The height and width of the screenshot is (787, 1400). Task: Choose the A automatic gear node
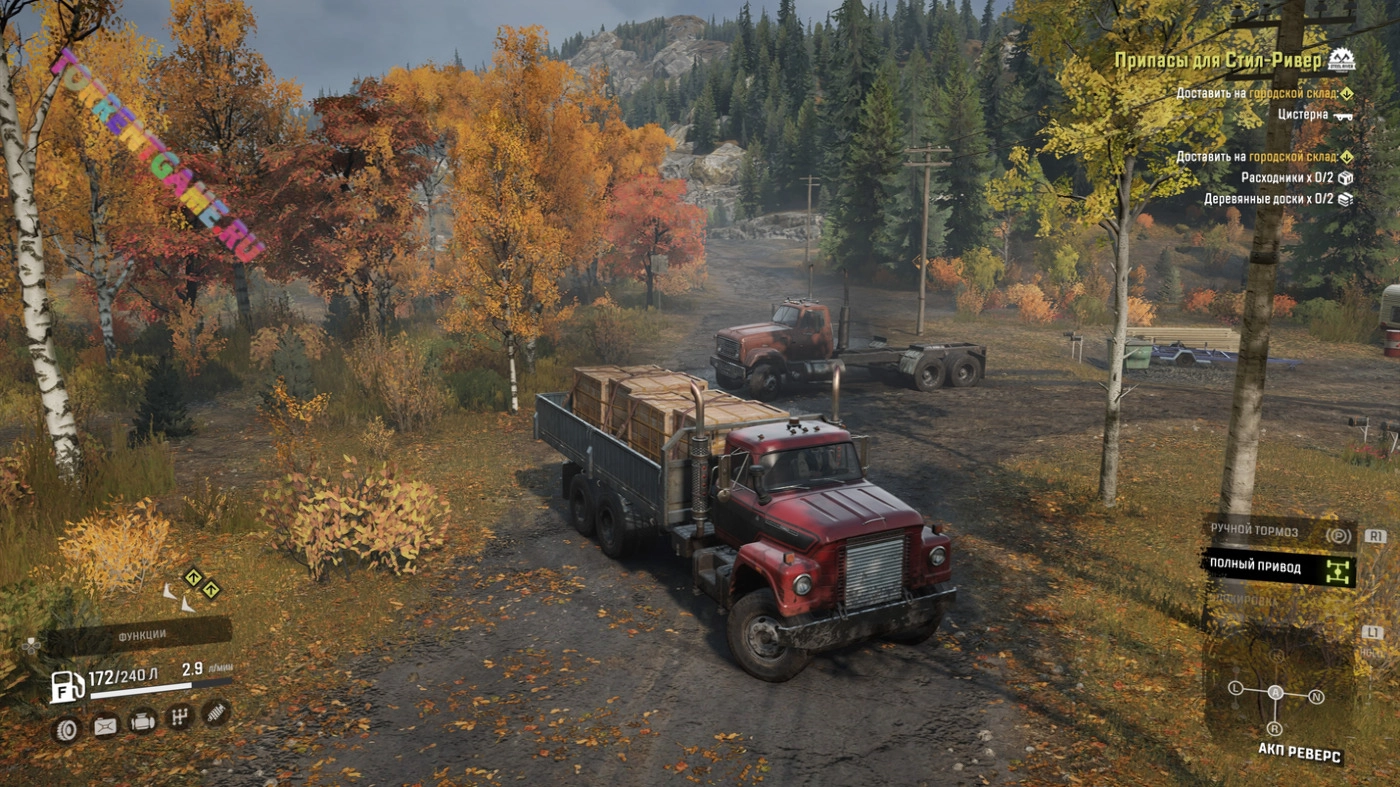click(1275, 692)
